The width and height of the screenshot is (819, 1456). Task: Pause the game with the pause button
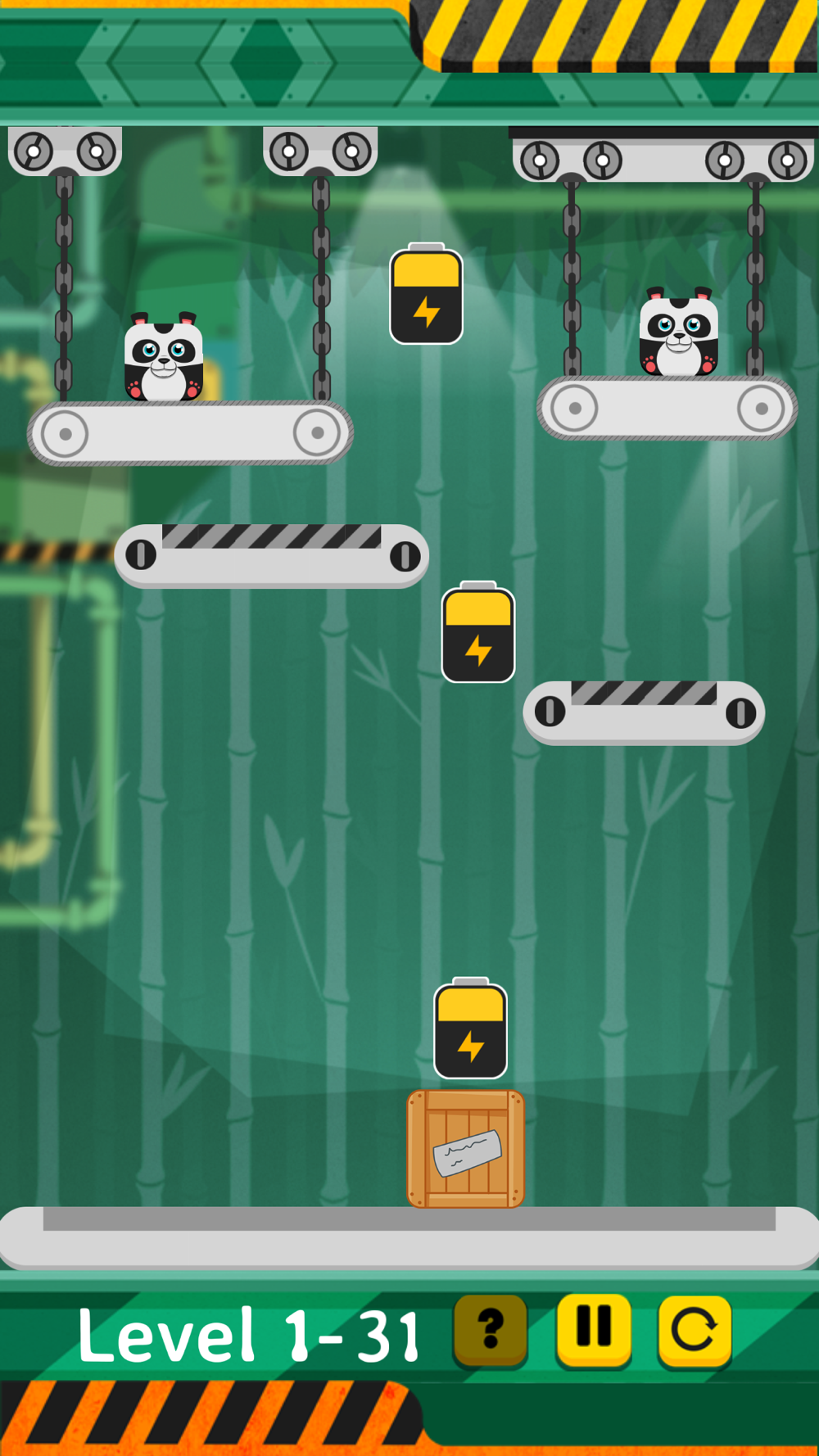click(594, 1327)
